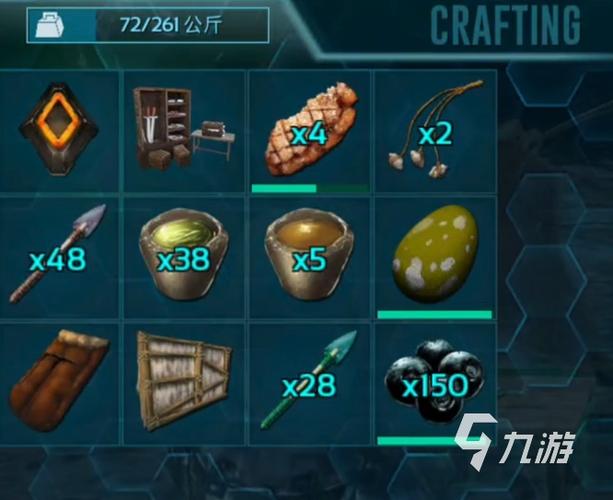Choose the furniture set item slot

(183, 130)
